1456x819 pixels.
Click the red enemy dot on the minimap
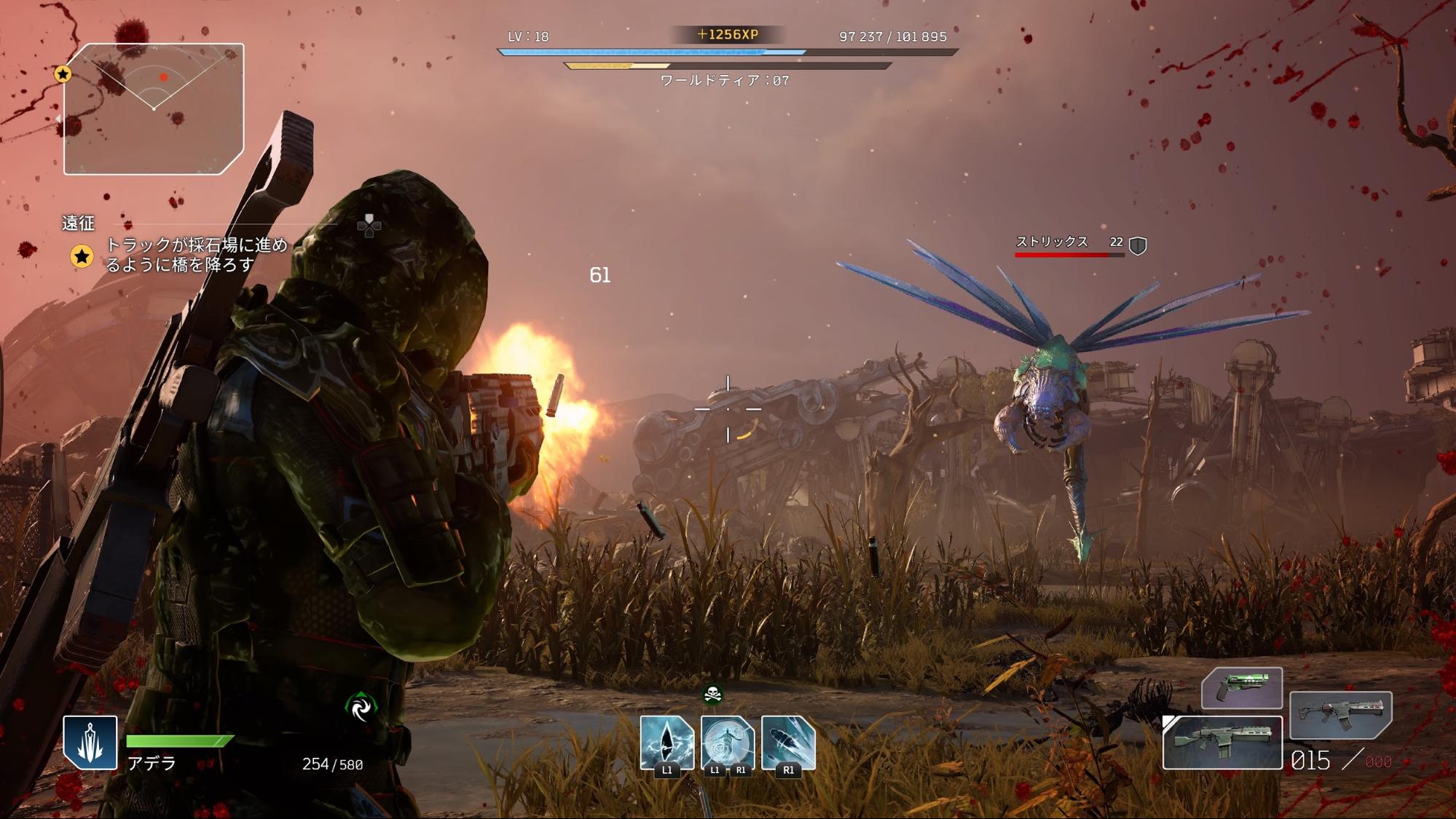[x=164, y=77]
